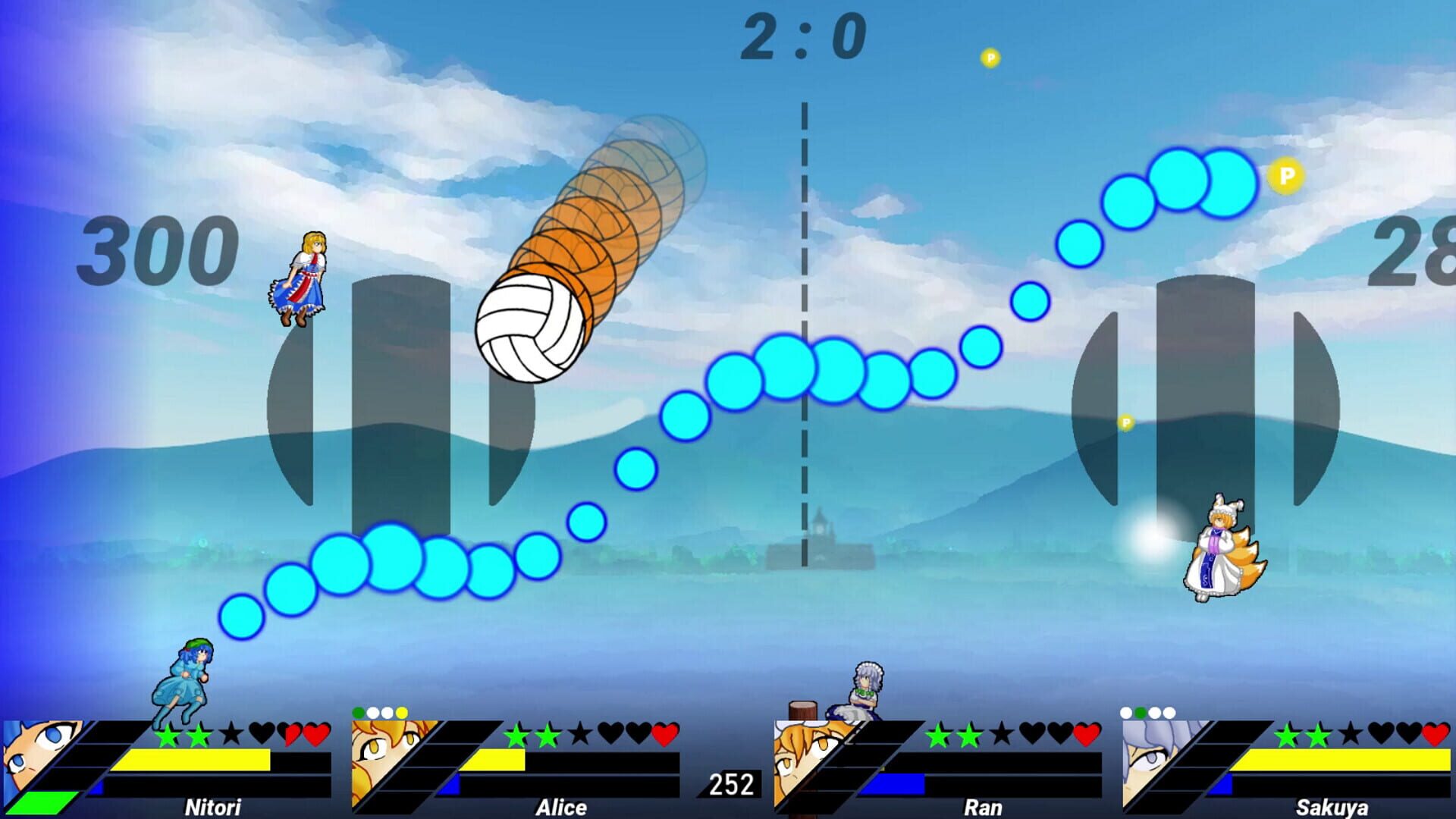
Task: Toggle the green indicator dot above Alice's HUD
Action: (358, 712)
